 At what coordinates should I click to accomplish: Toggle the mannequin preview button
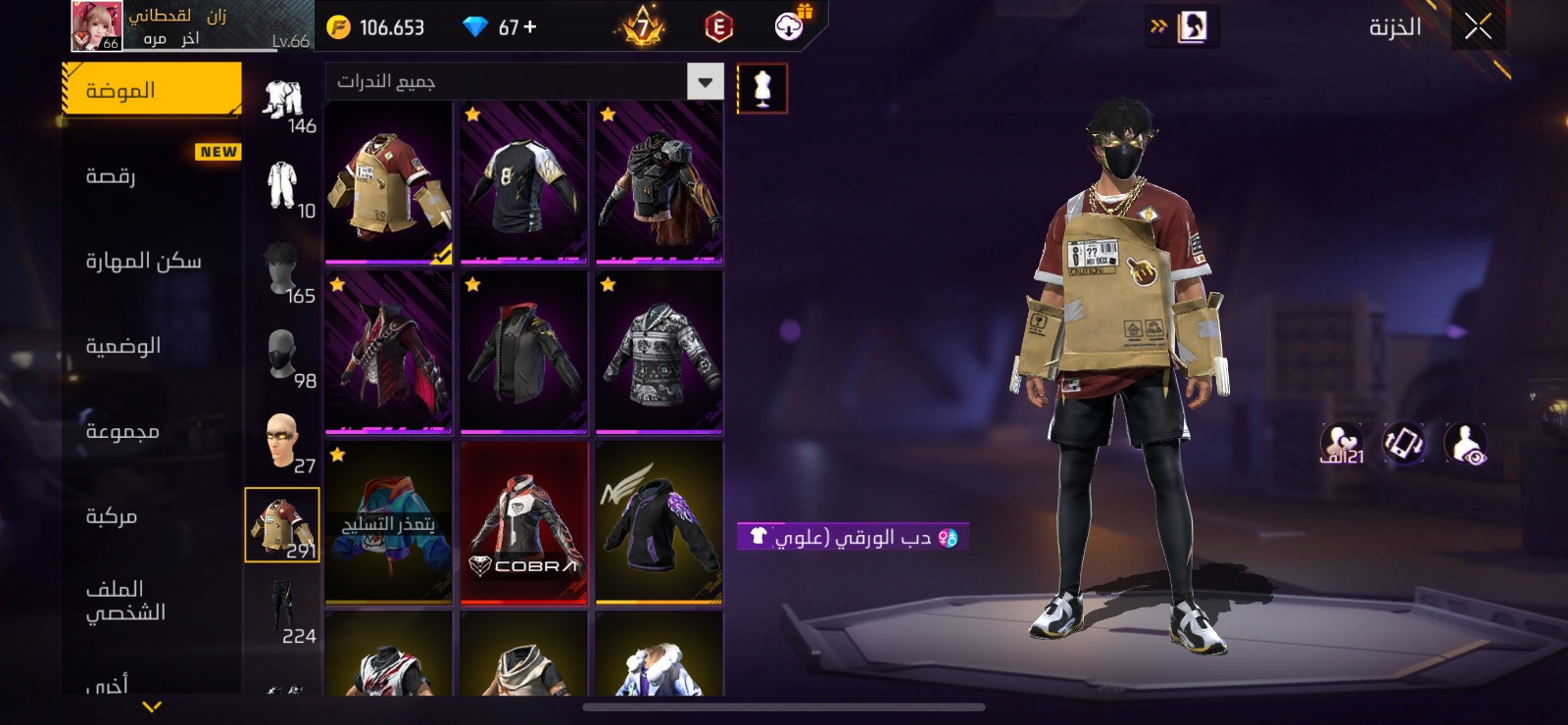761,88
